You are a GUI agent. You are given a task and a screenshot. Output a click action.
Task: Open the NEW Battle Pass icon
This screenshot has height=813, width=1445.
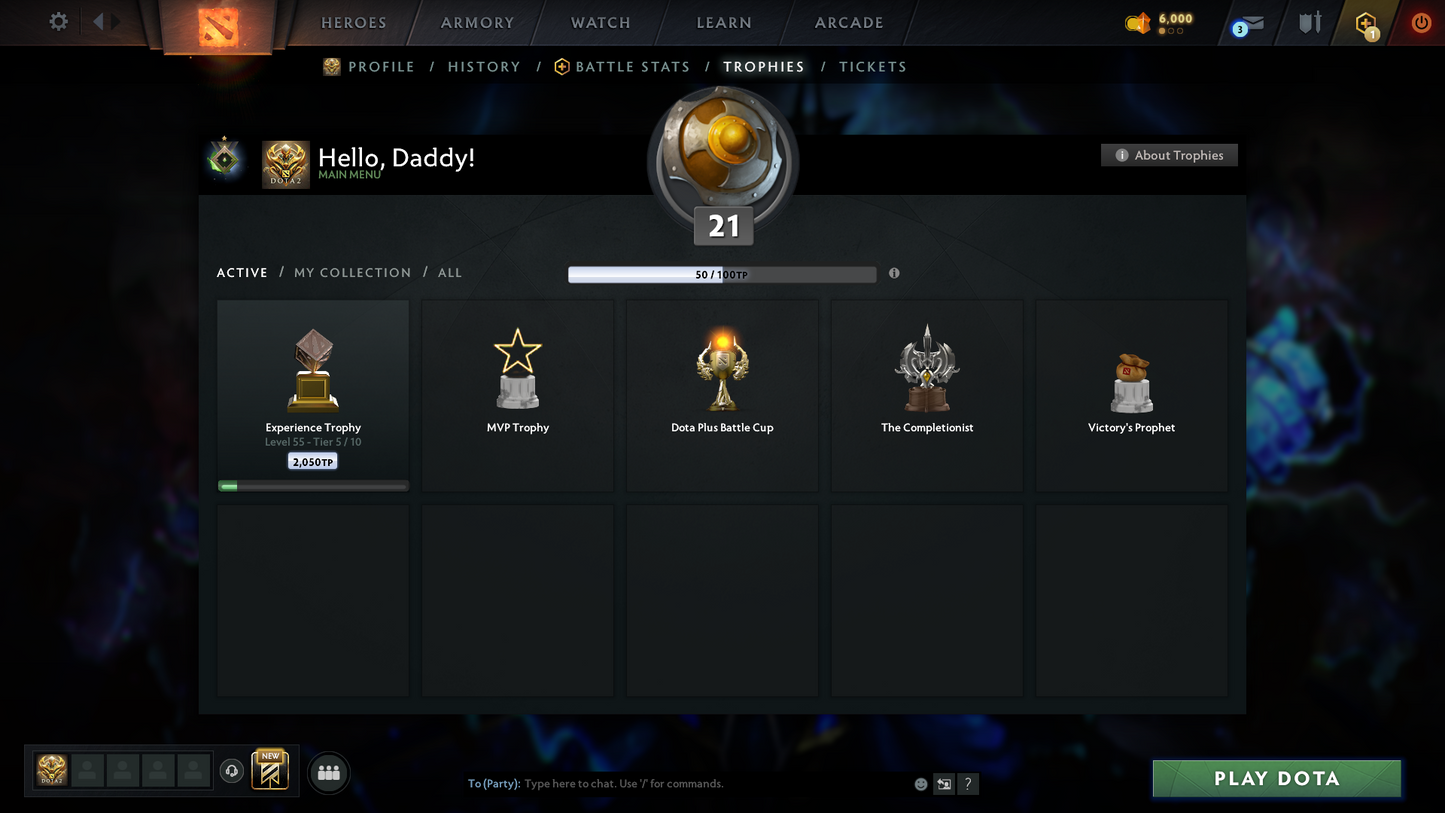click(269, 770)
